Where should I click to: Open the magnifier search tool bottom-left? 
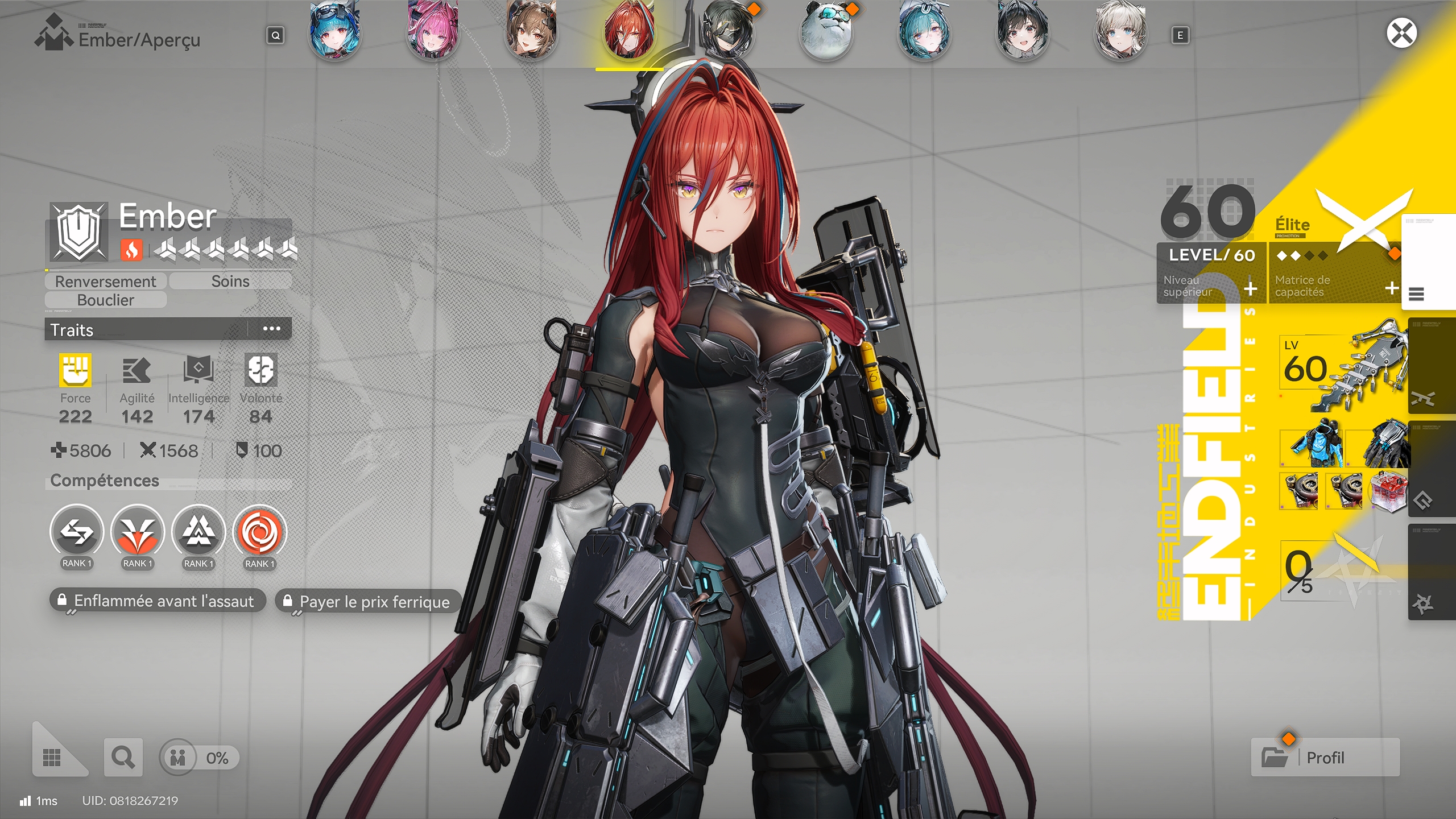122,758
